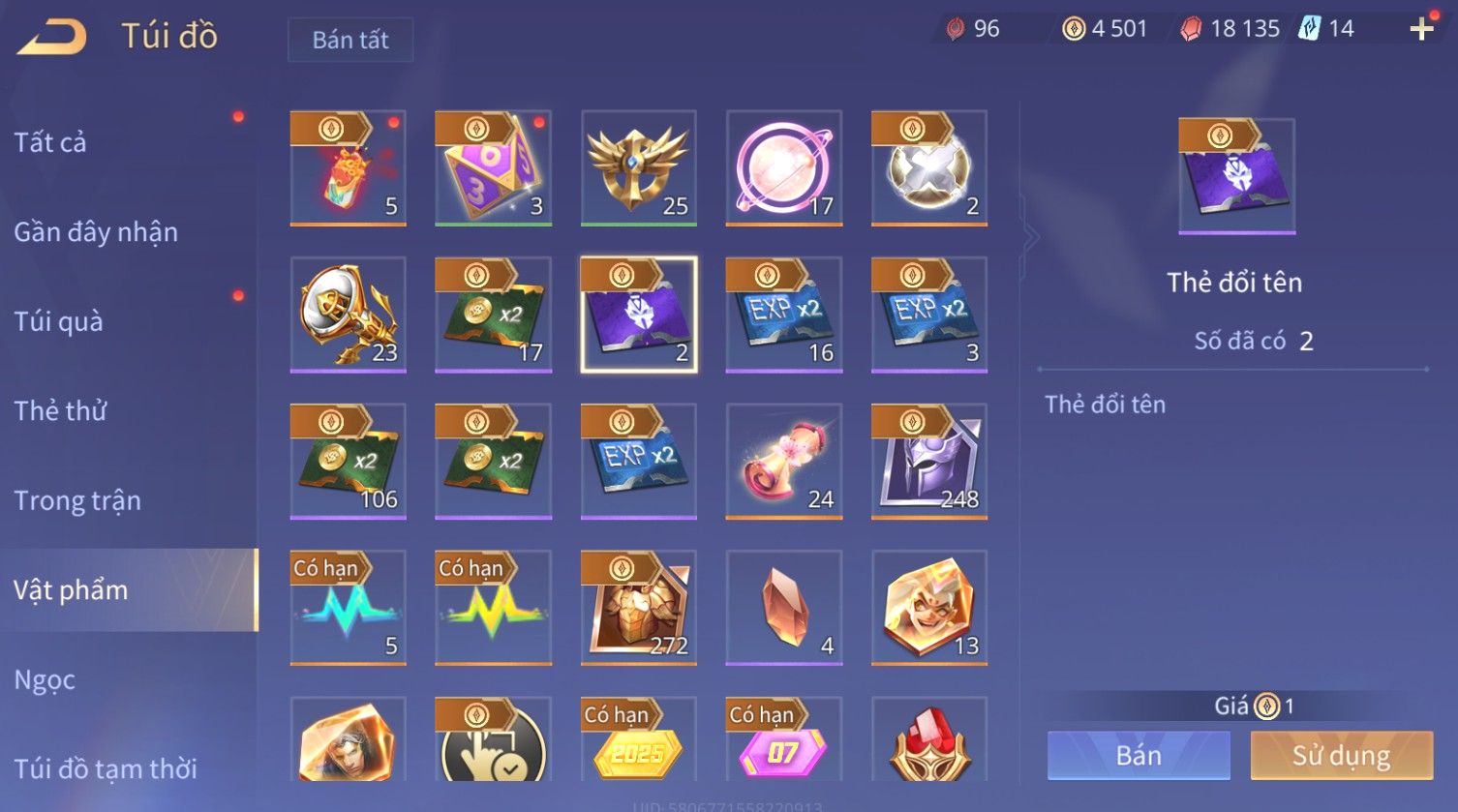Select the pink planet orb item

coord(784,167)
